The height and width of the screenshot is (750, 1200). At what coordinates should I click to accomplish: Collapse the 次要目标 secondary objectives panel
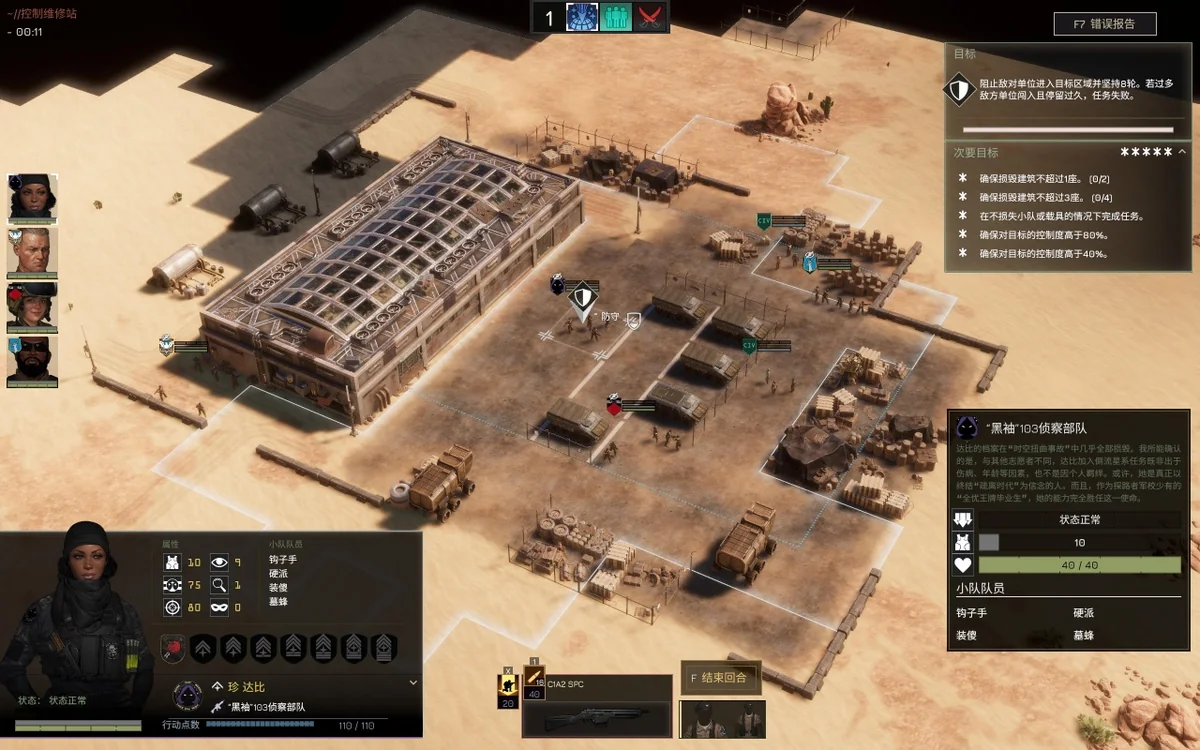click(1182, 152)
